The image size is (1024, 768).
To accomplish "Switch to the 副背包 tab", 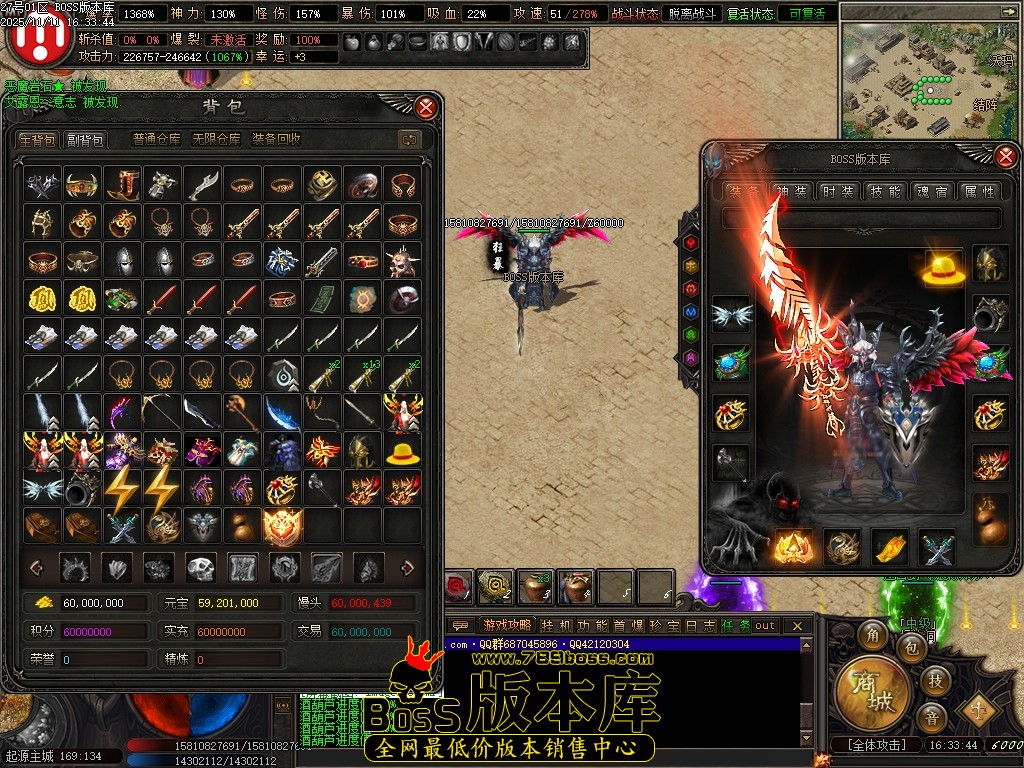I will (86, 140).
